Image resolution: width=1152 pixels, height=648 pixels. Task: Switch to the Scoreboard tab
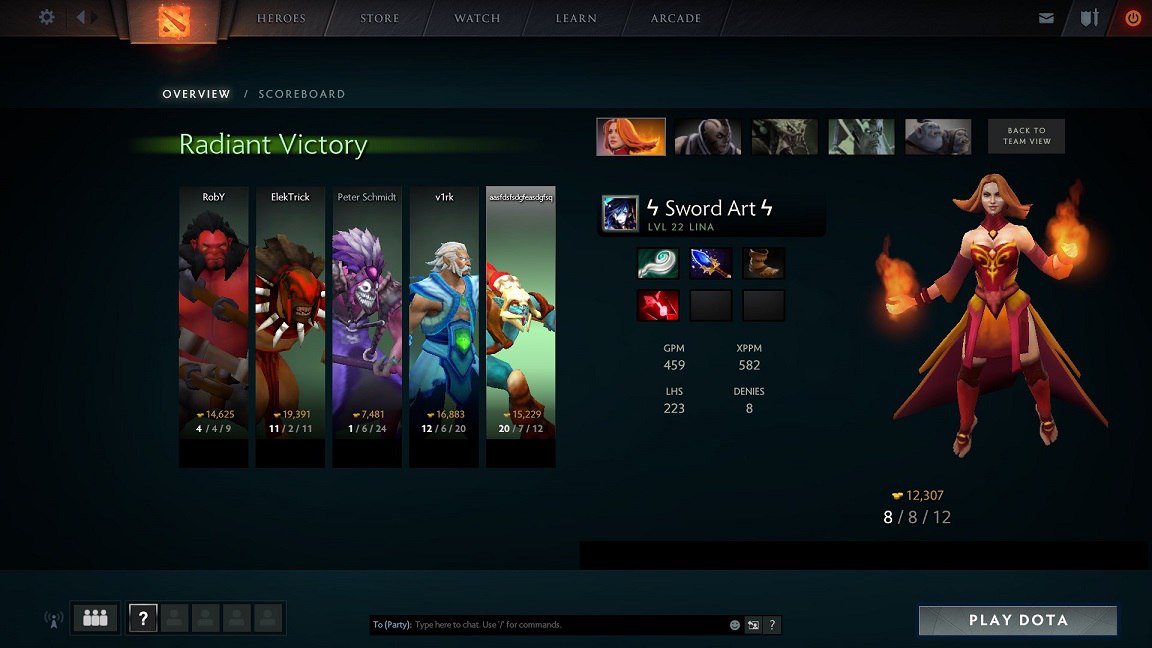click(x=301, y=94)
